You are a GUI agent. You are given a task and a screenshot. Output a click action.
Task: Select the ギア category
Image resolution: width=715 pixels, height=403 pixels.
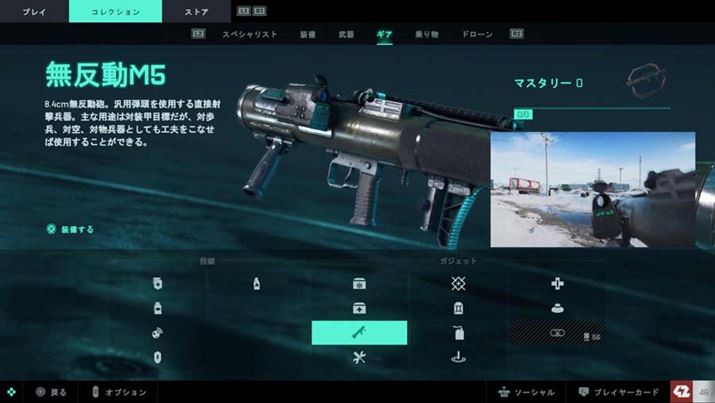click(384, 34)
